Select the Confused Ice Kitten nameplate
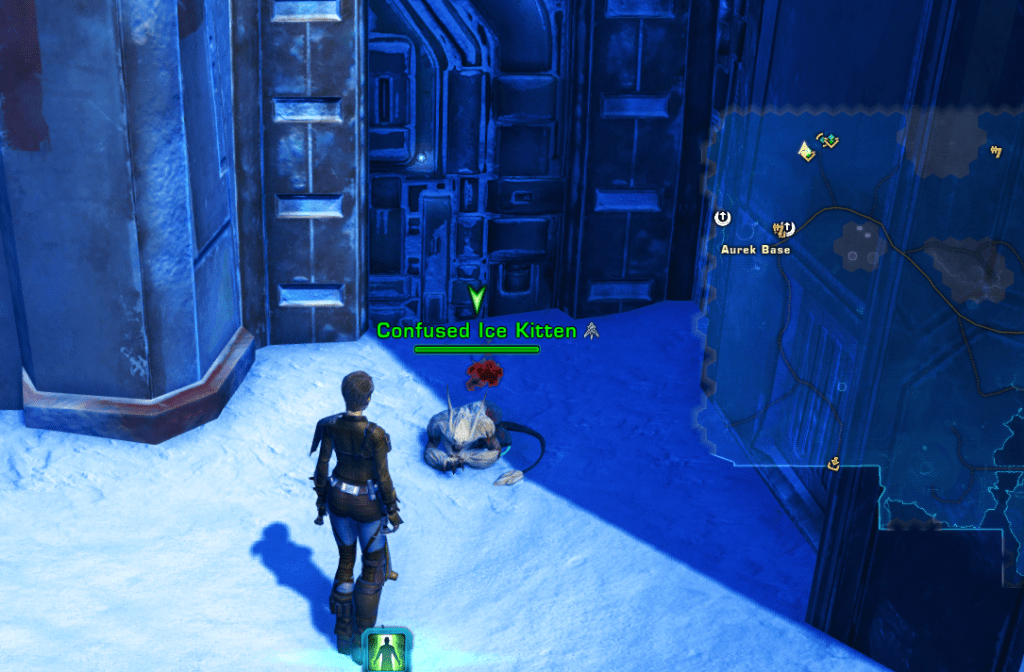This screenshot has height=672, width=1024. click(476, 330)
